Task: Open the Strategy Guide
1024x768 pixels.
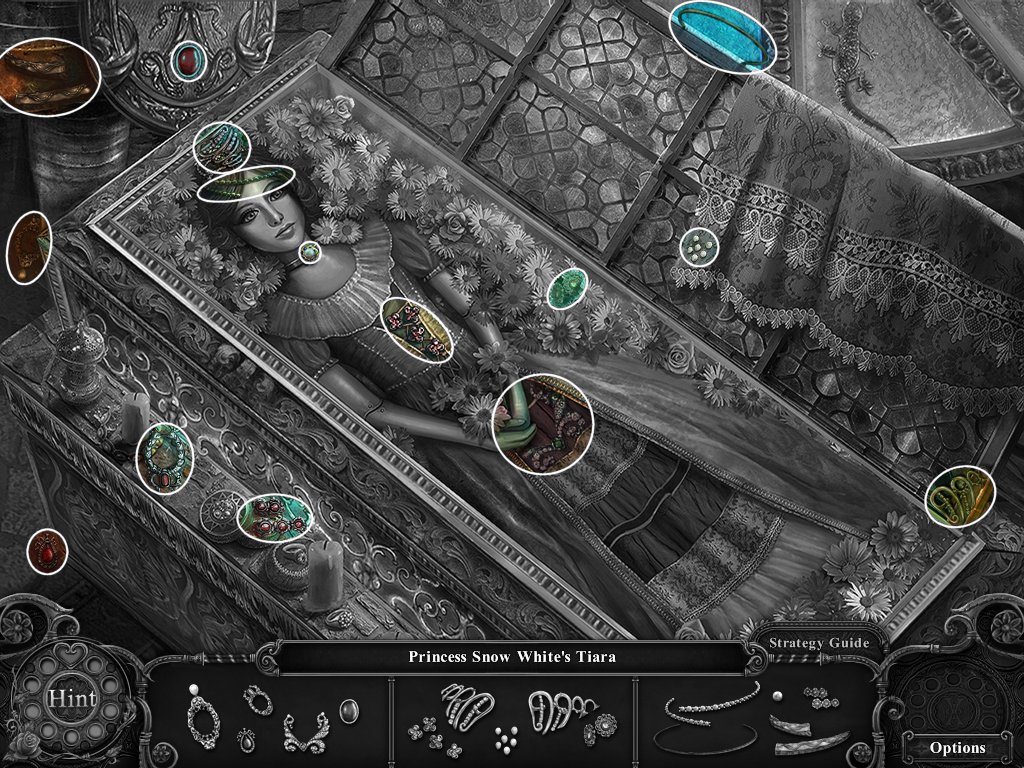Action: click(x=819, y=643)
